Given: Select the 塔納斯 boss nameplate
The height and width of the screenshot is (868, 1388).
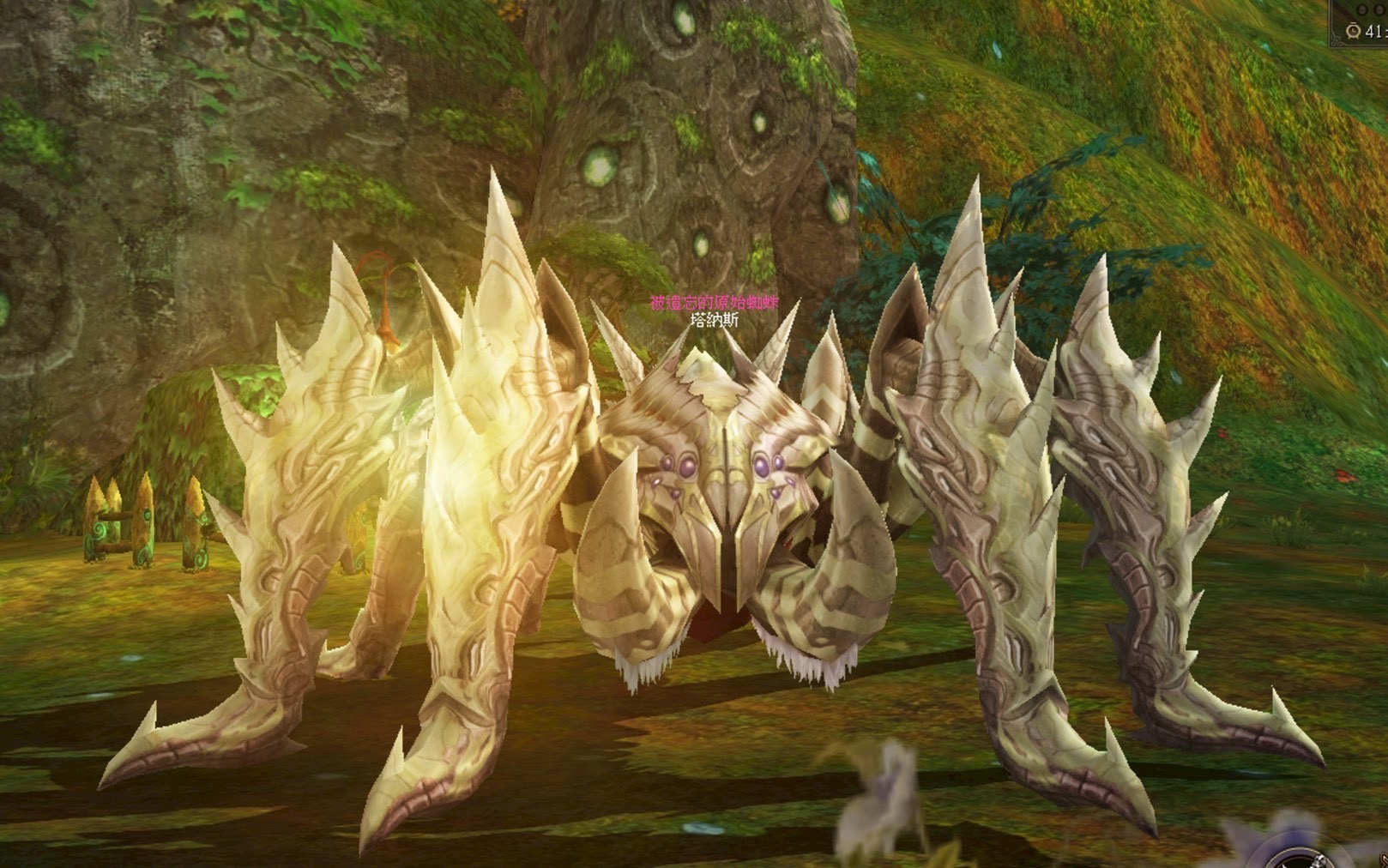Looking at the screenshot, I should (714, 321).
